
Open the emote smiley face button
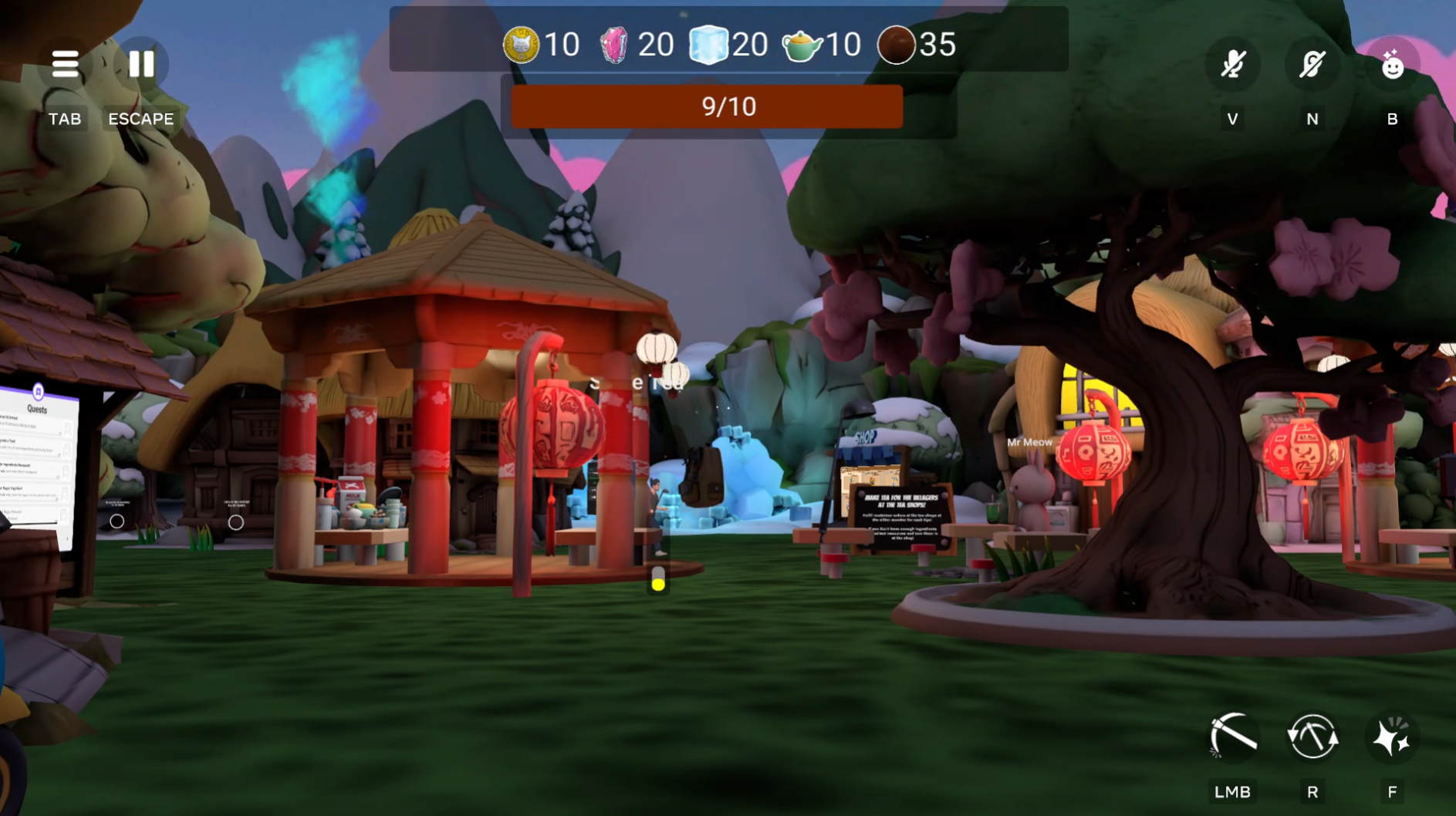coord(1392,66)
